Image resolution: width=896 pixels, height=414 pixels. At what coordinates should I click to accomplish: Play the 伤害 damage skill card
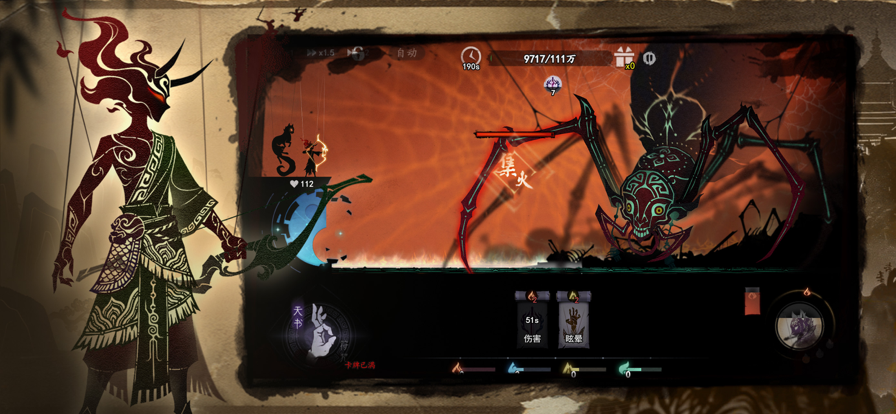pos(531,320)
